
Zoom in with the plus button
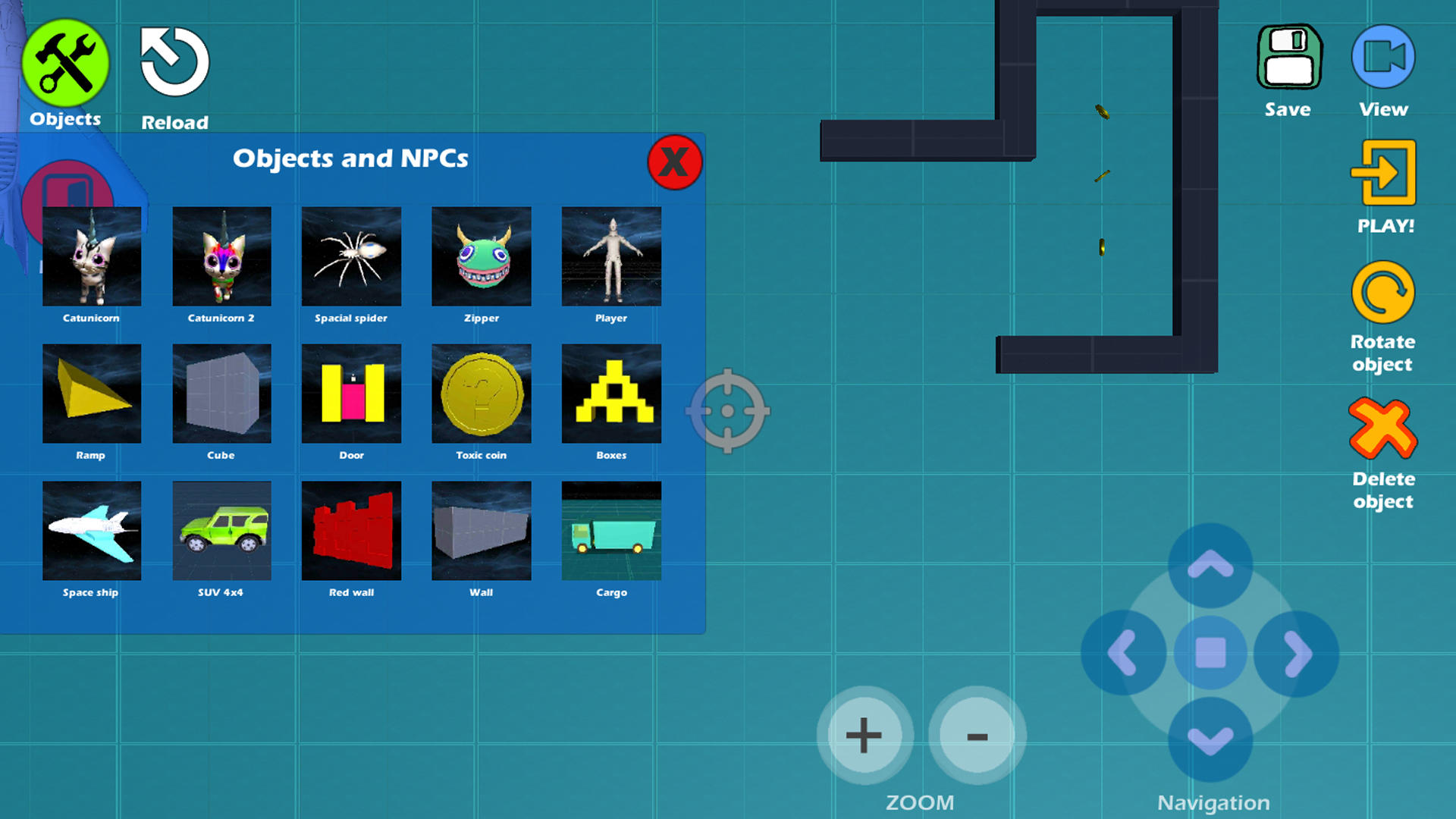click(863, 734)
